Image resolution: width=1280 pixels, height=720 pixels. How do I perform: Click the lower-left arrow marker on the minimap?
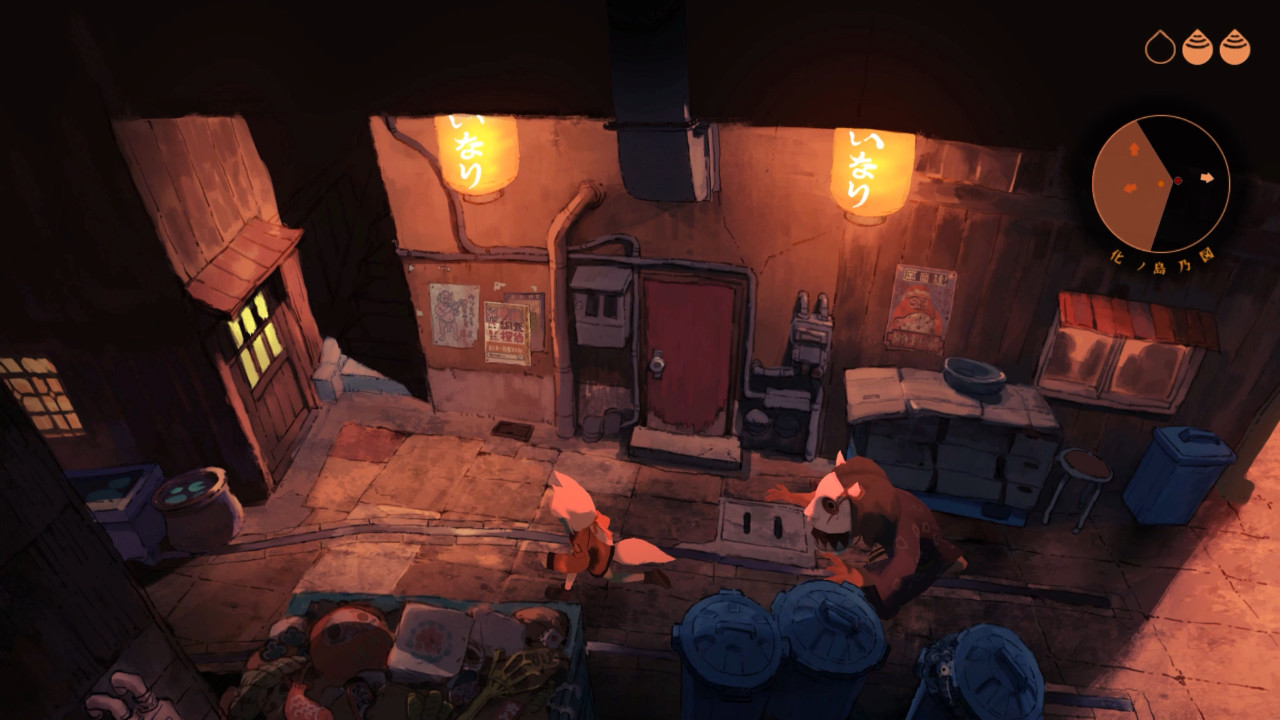pos(1130,188)
